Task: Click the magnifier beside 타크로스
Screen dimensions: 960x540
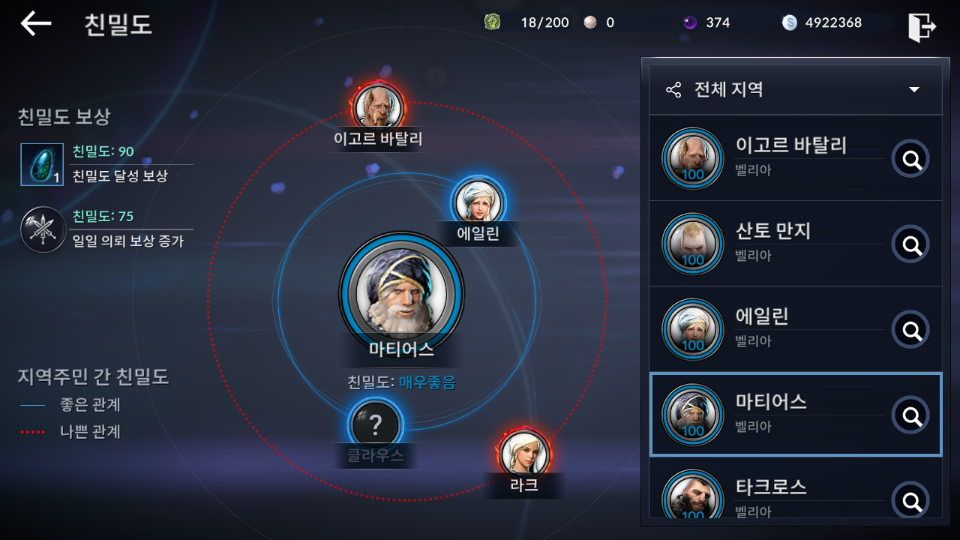Action: (910, 500)
